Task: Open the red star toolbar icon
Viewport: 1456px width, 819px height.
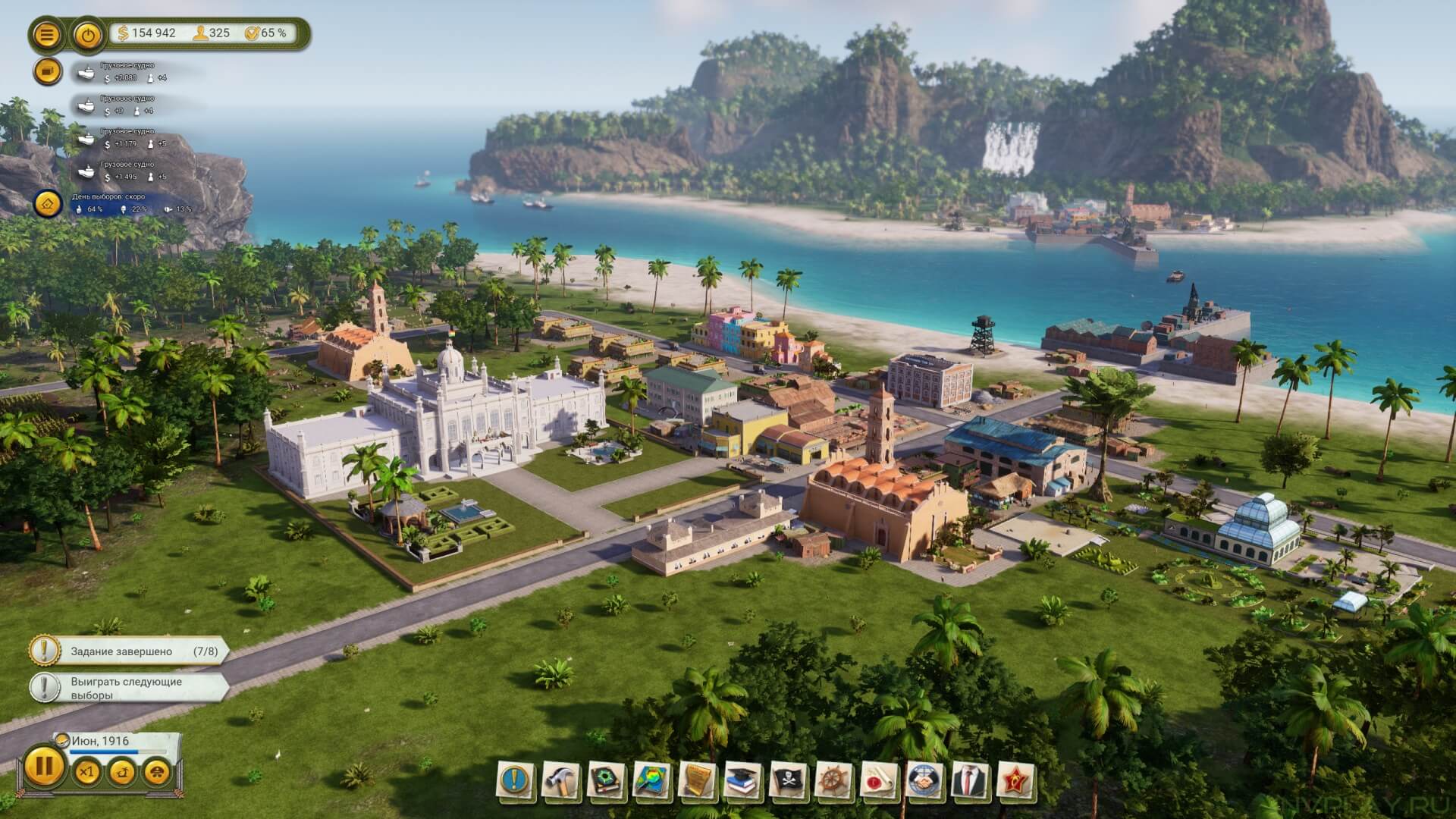Action: click(x=1016, y=780)
